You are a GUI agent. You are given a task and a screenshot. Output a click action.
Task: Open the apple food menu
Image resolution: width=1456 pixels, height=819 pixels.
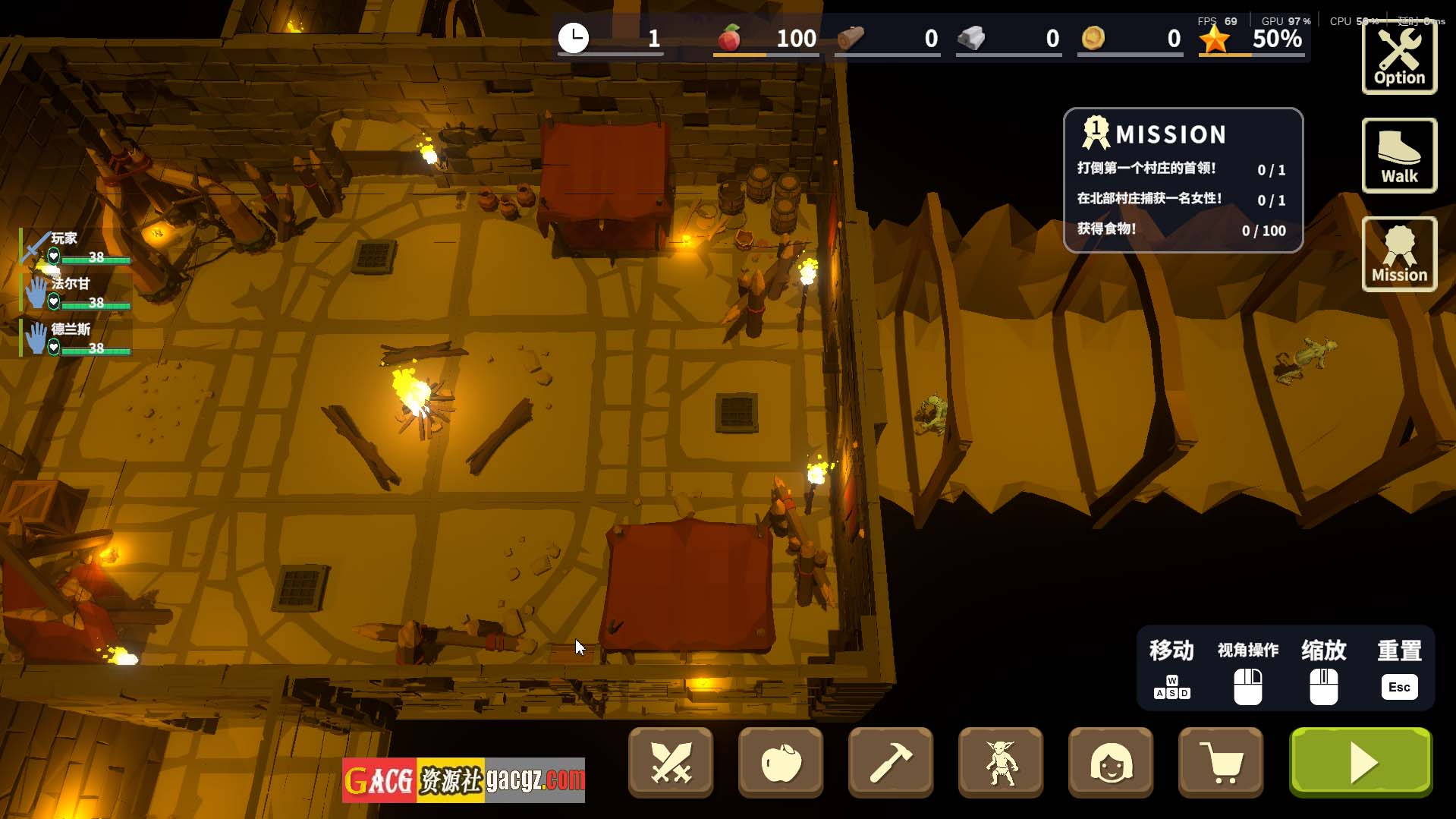coord(781,762)
